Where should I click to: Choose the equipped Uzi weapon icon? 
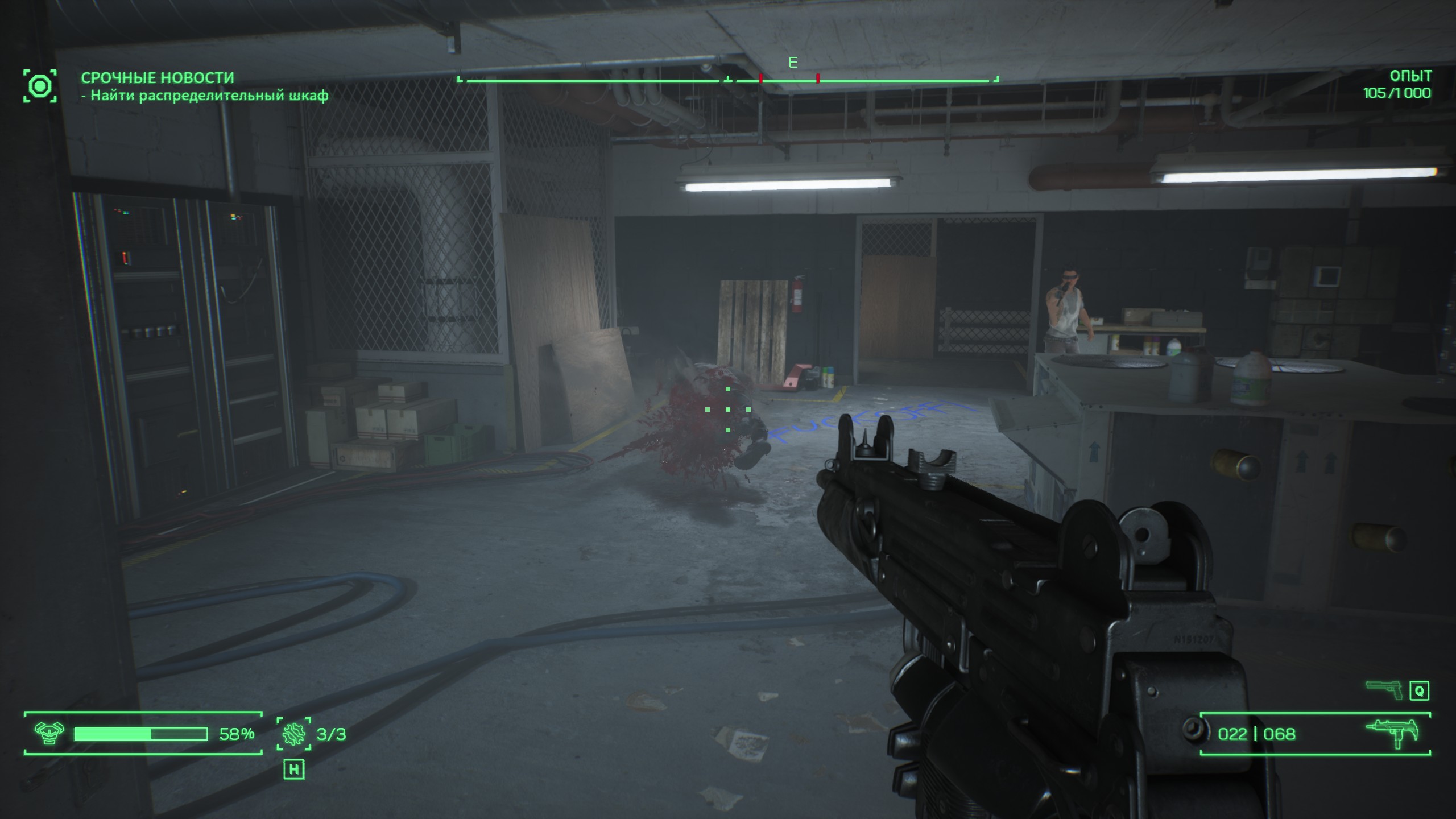(x=1392, y=734)
